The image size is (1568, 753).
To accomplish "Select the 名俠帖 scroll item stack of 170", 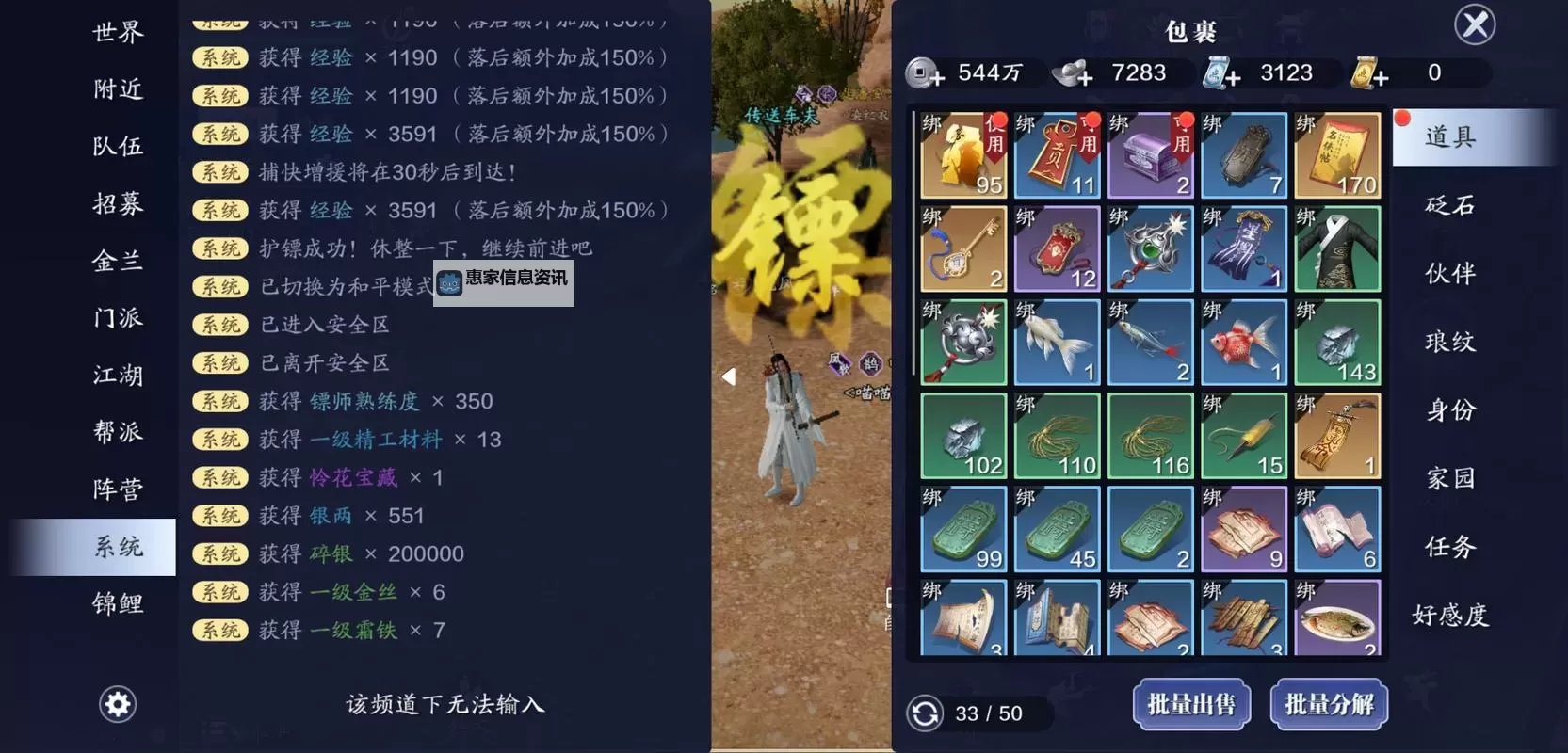I will click(1337, 155).
